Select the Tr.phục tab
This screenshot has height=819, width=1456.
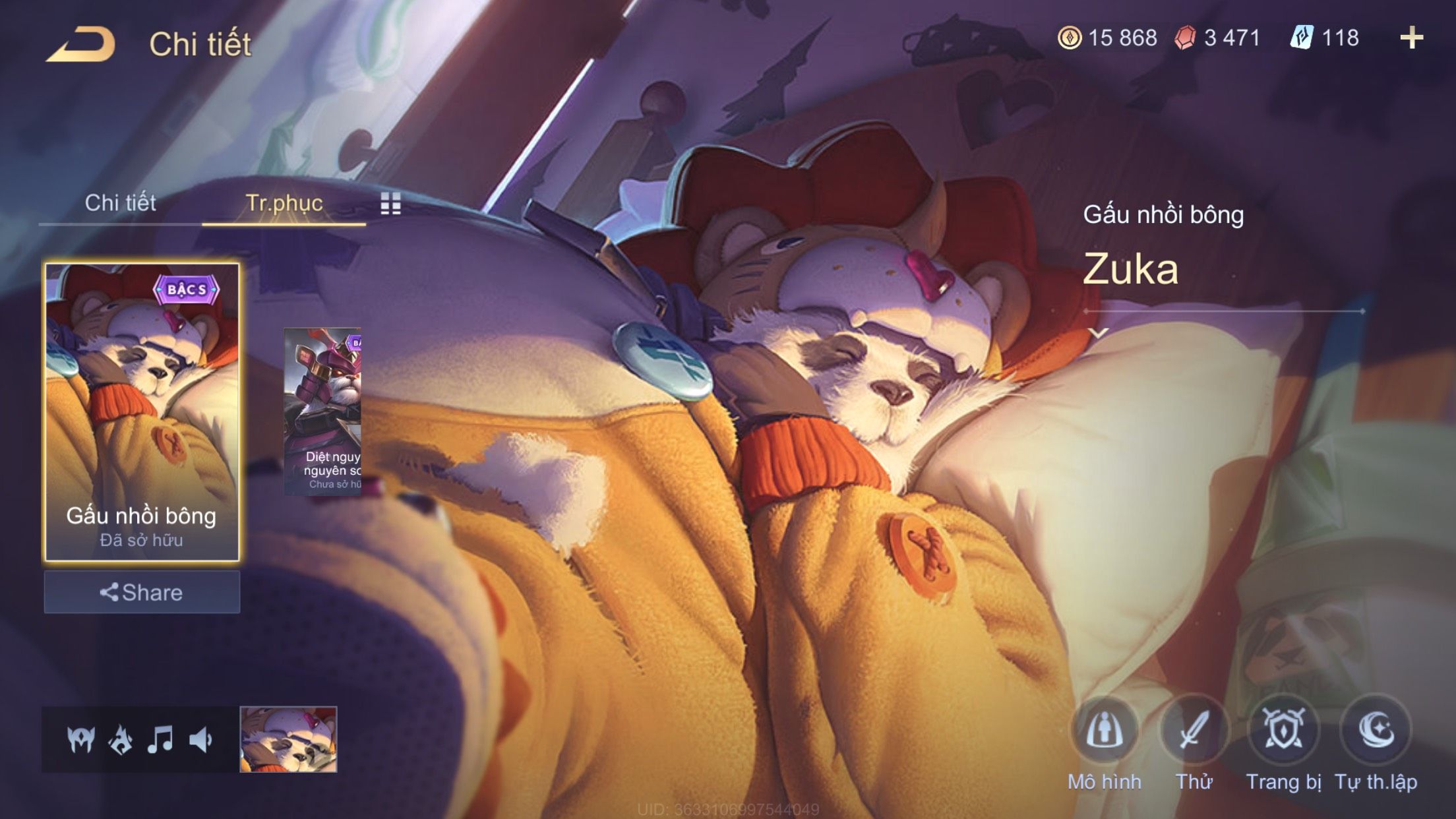[284, 203]
